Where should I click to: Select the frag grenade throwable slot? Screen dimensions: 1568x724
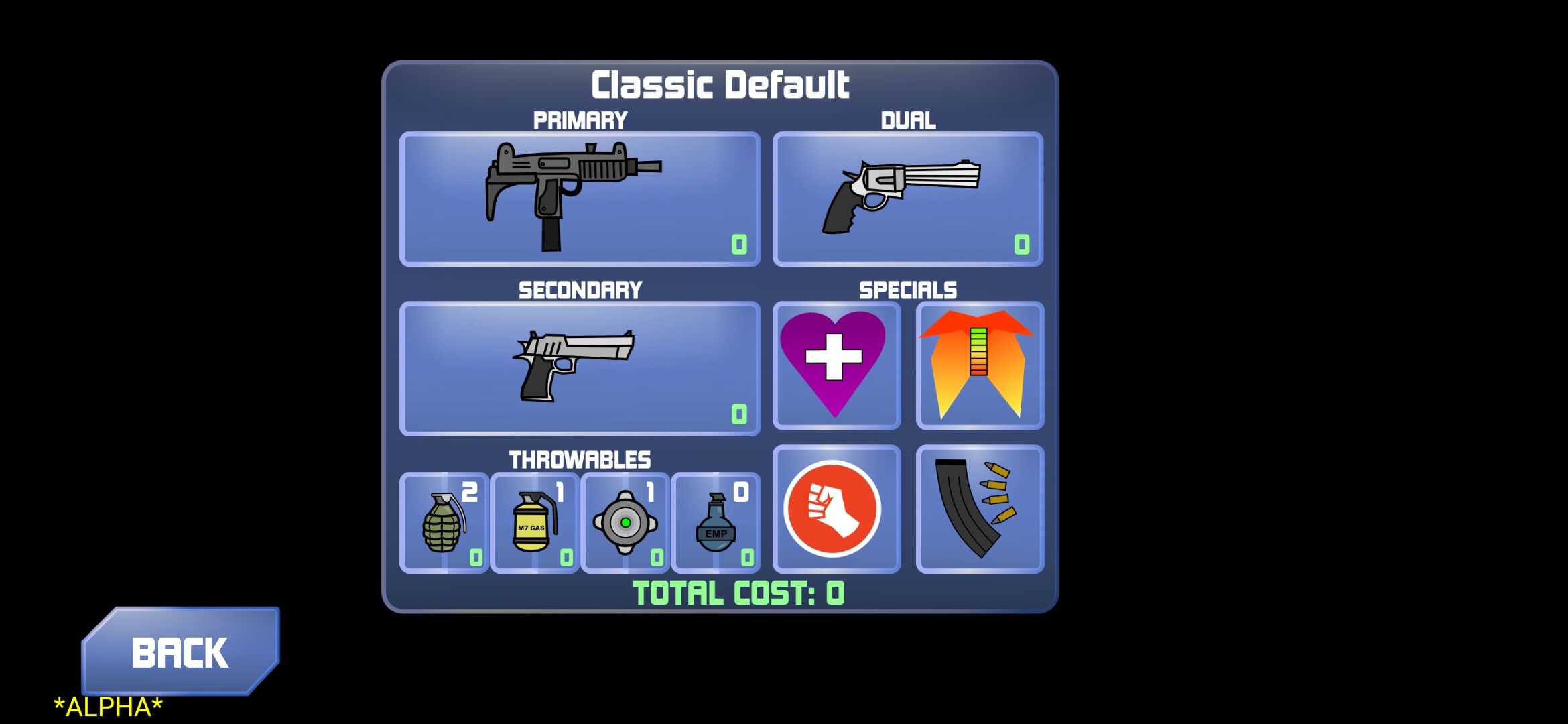pos(444,523)
